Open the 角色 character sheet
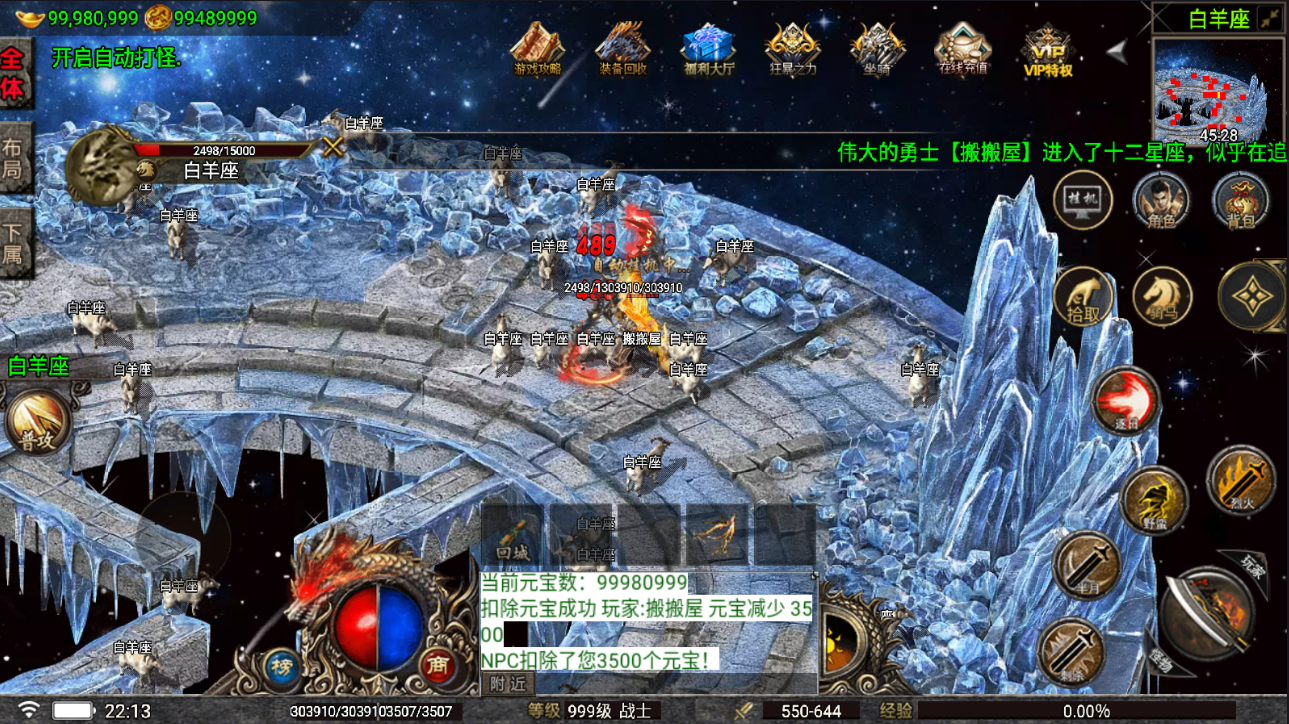This screenshot has width=1289, height=724. click(x=1161, y=202)
